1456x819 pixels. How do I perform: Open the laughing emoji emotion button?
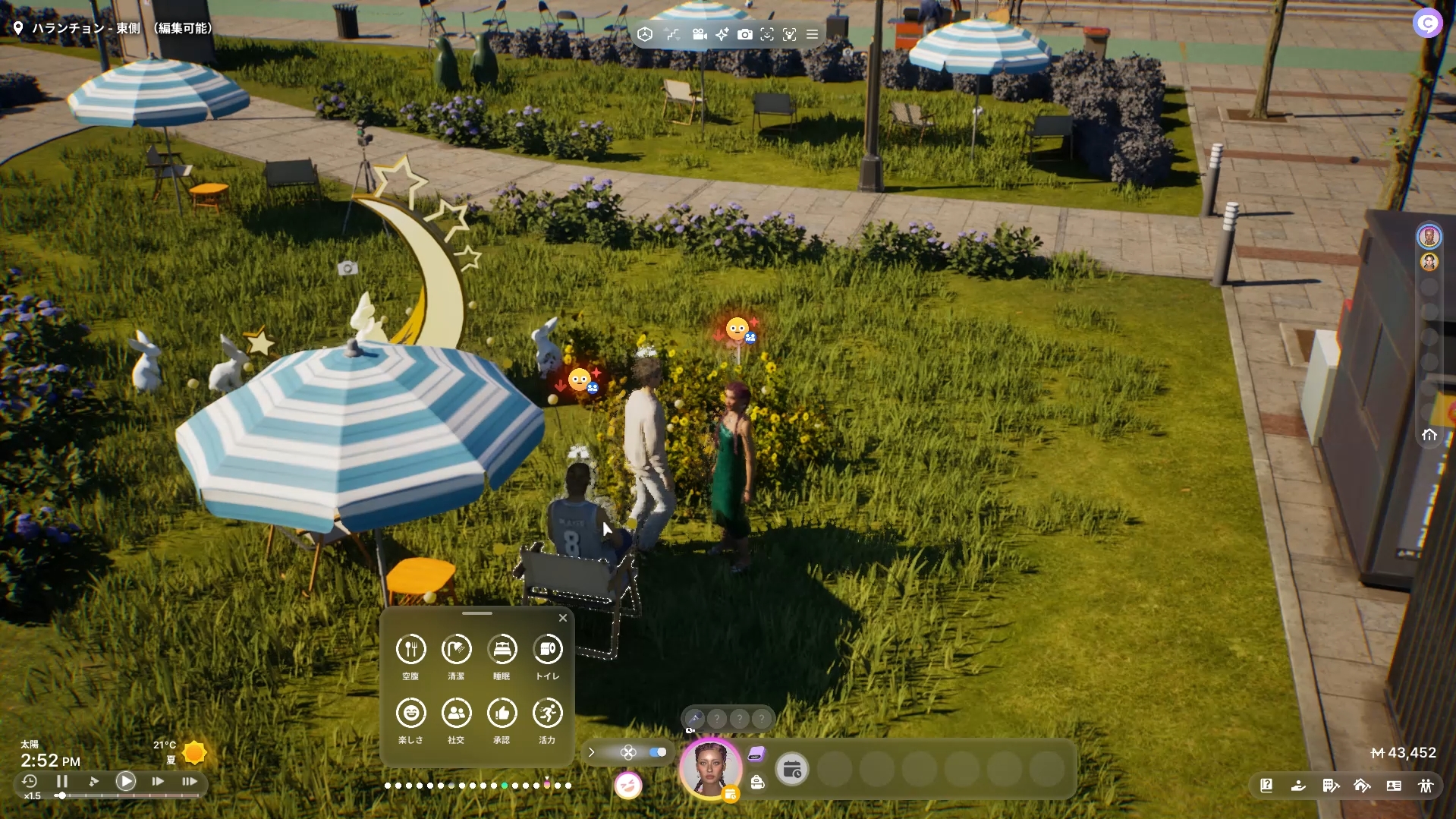pyautogui.click(x=628, y=786)
